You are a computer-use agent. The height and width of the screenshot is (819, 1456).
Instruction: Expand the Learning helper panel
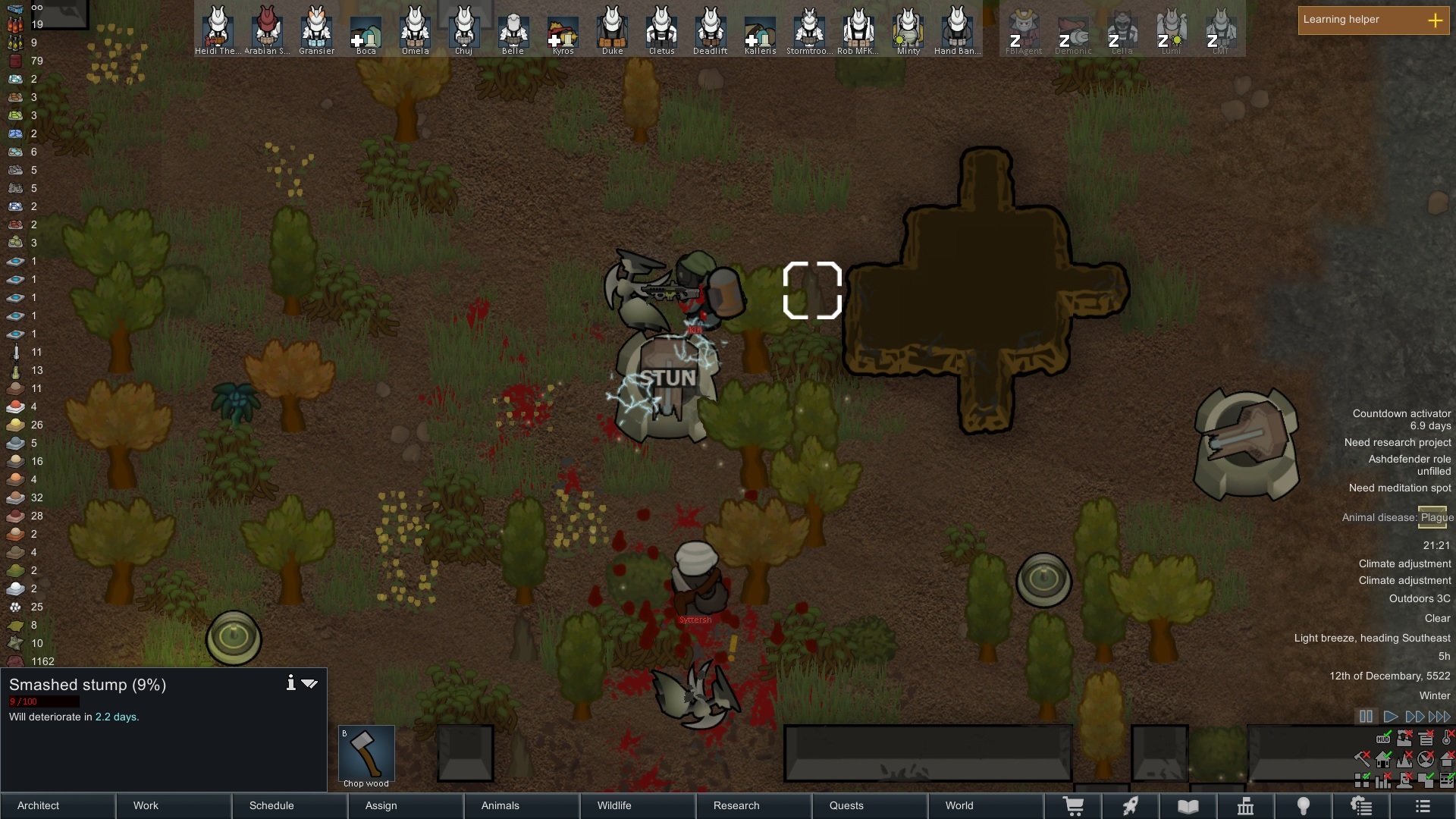tap(1435, 20)
